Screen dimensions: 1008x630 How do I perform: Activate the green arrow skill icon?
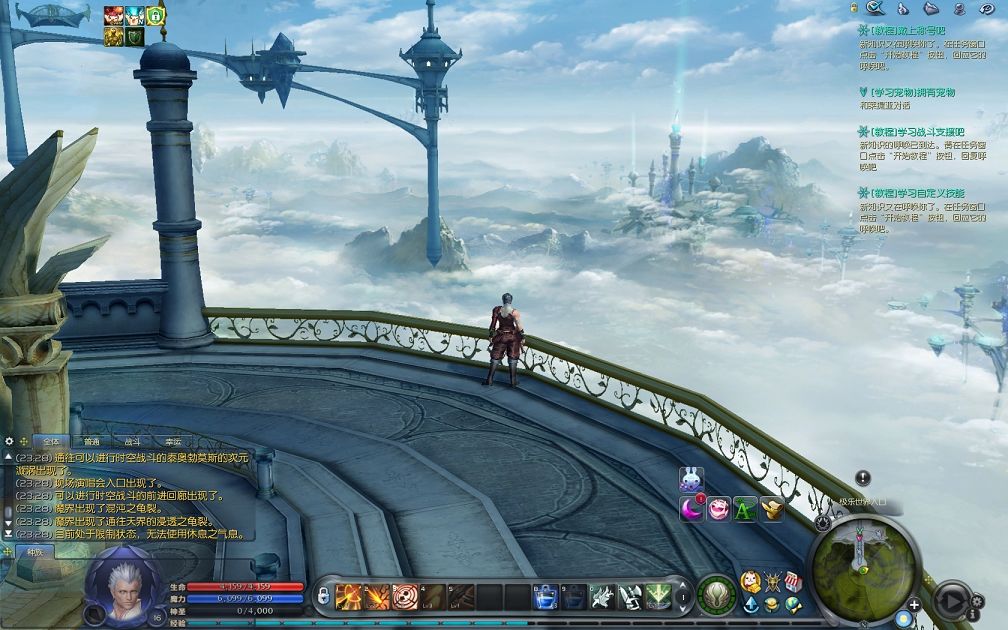pyautogui.click(x=657, y=596)
